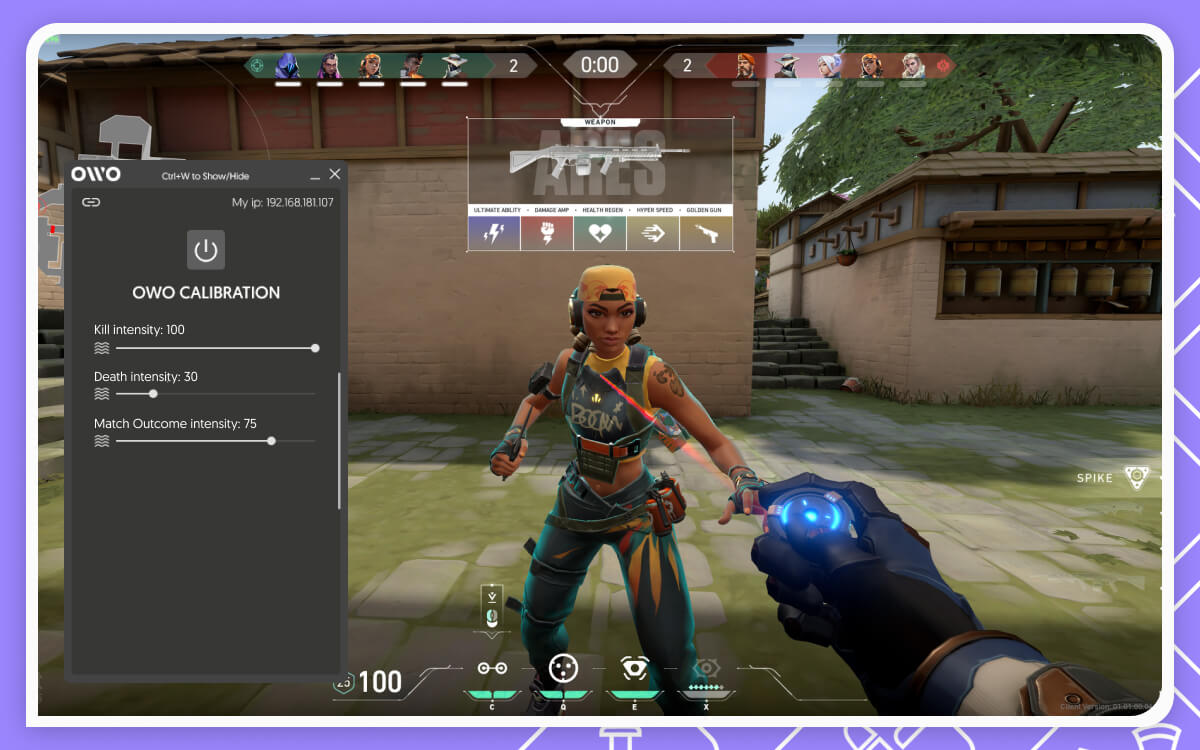Screen dimensions: 1200x750
Task: Click the Ares weapon display
Action: (599, 162)
